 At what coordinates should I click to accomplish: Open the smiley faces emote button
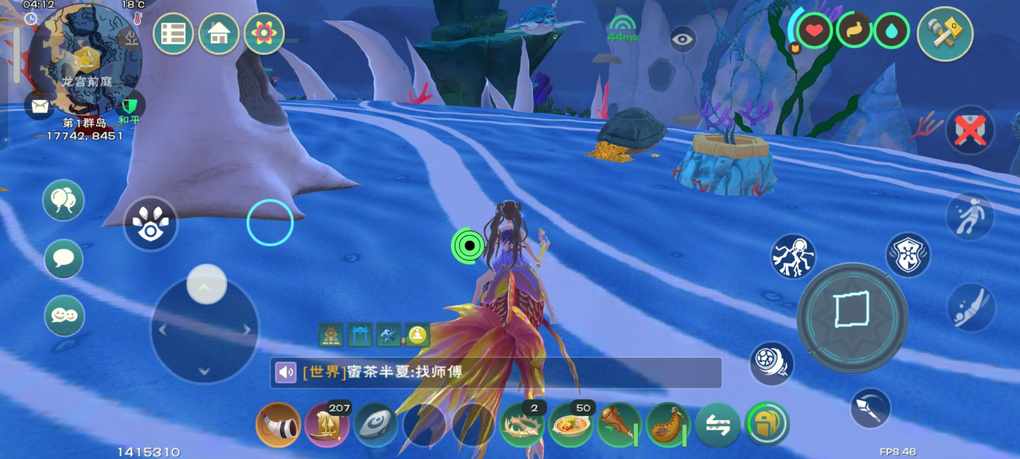(63, 316)
